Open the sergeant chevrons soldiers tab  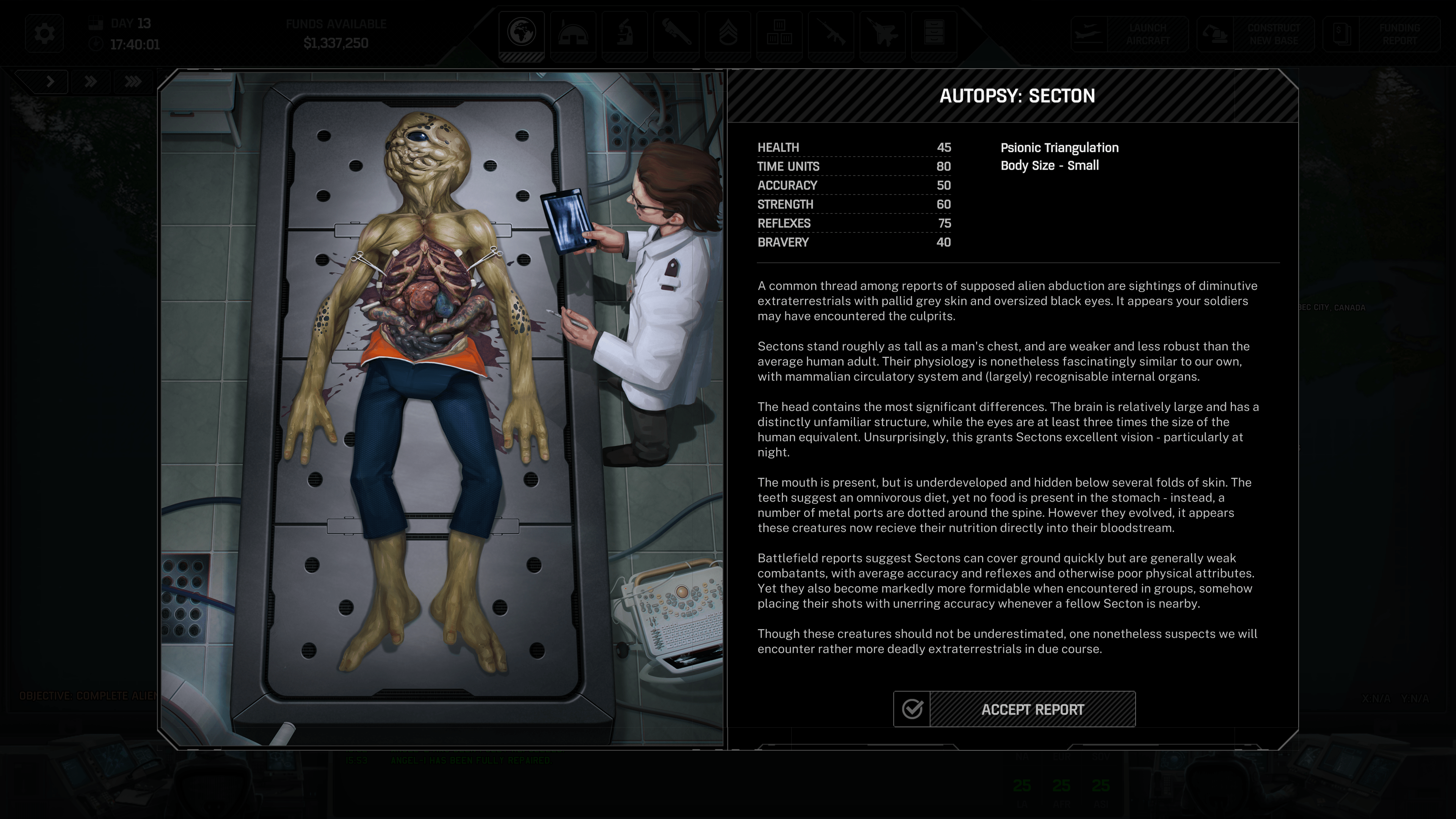point(728,33)
